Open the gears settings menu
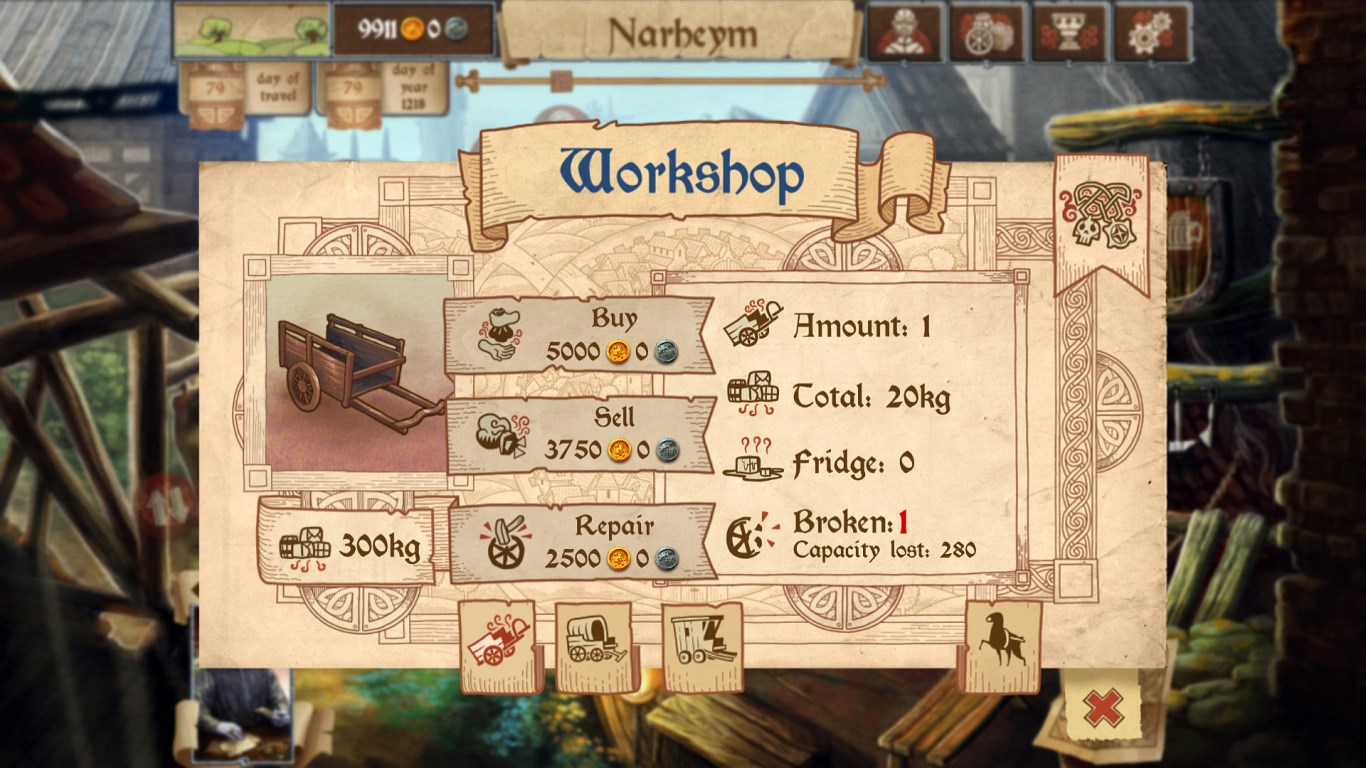This screenshot has width=1366, height=768. pos(1152,32)
